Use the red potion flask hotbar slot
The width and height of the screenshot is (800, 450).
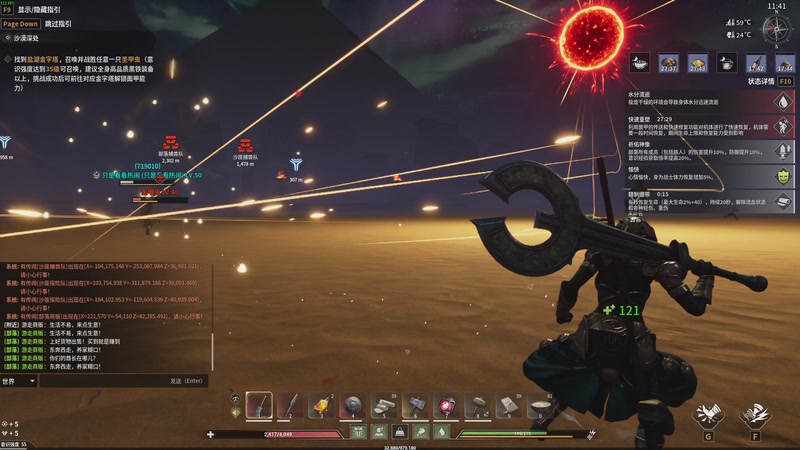pyautogui.click(x=447, y=405)
